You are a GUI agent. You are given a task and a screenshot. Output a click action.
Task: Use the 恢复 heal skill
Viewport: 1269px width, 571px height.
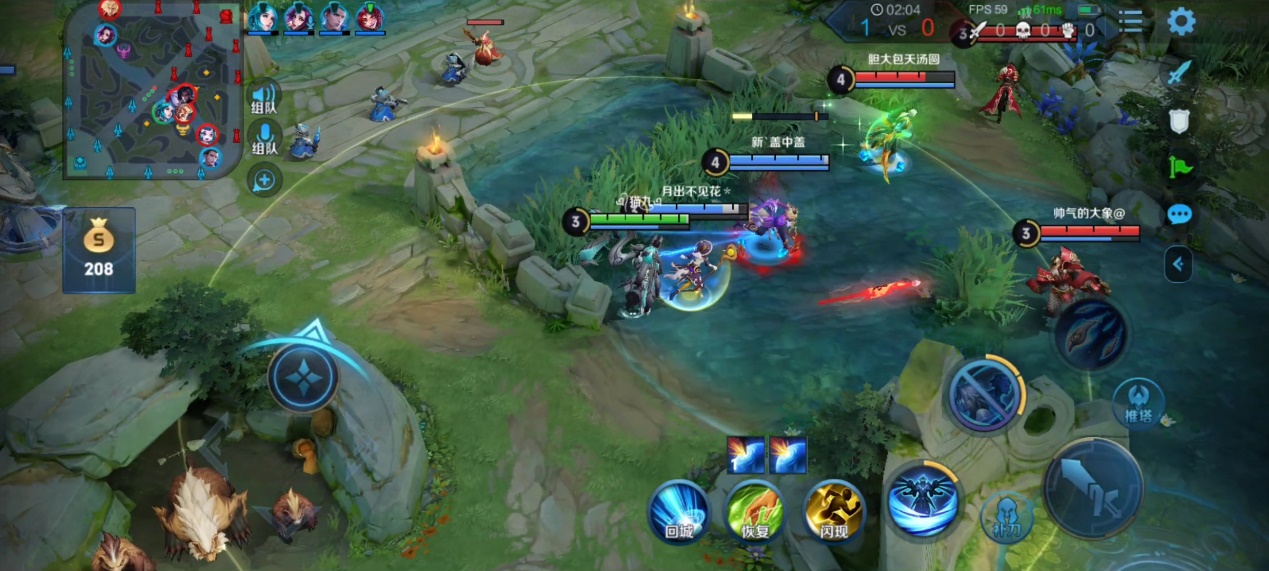755,510
